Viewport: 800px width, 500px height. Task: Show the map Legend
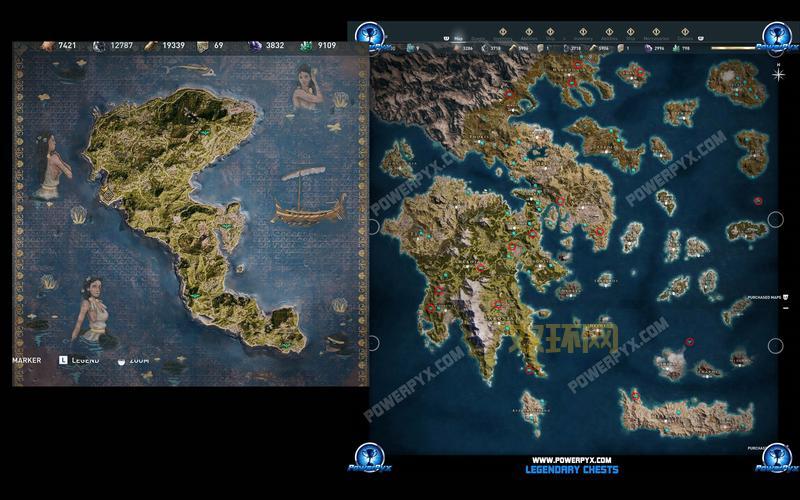pyautogui.click(x=79, y=359)
